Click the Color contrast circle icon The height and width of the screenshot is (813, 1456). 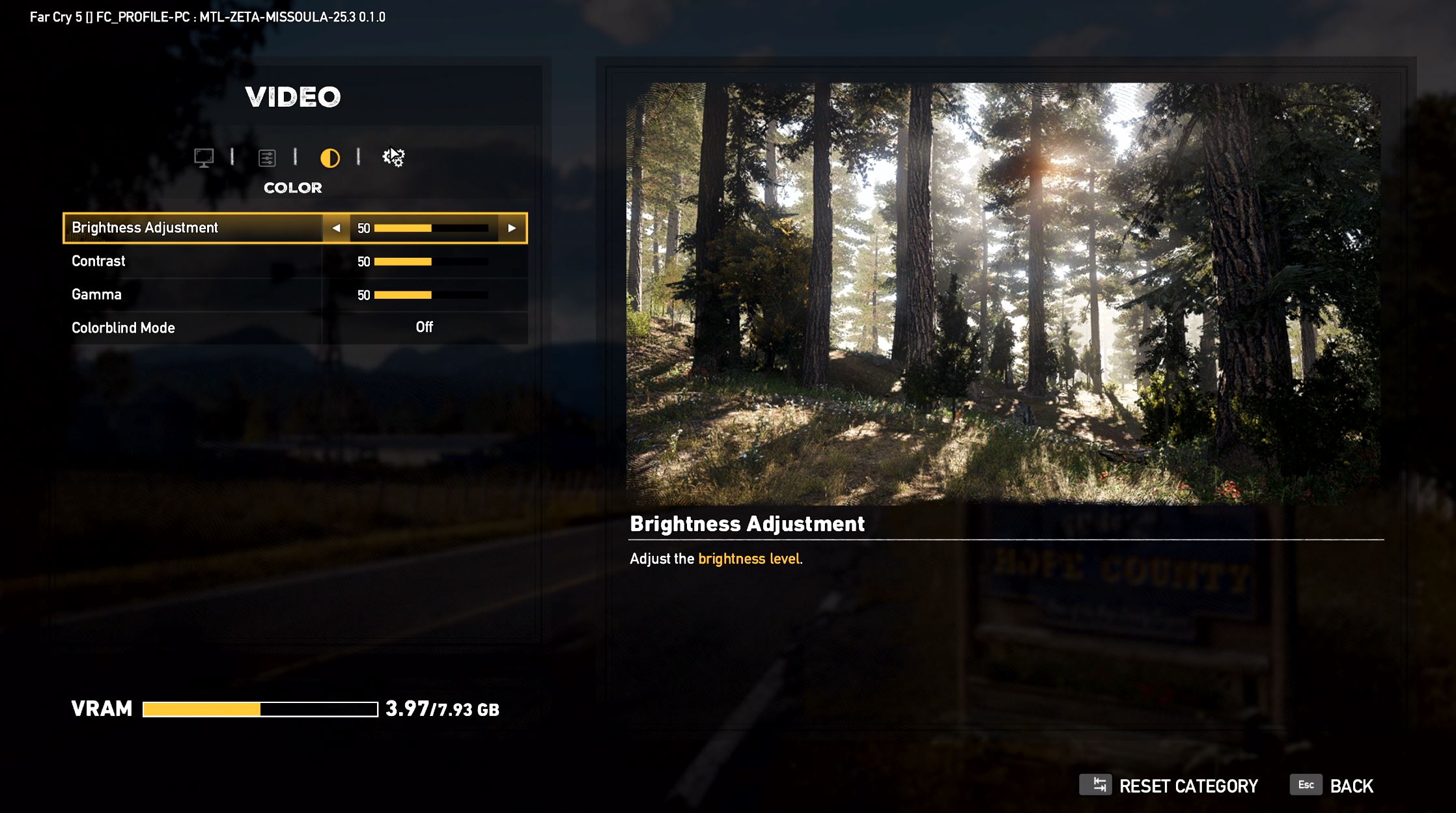click(x=330, y=157)
